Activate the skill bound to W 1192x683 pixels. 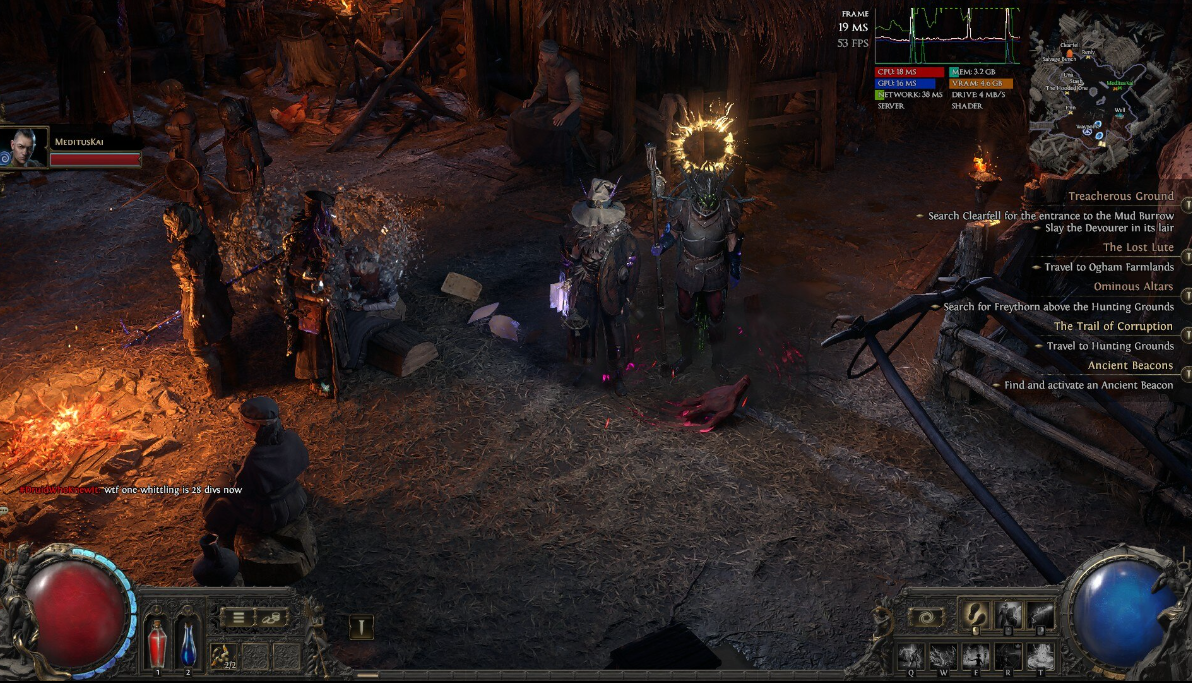click(x=942, y=655)
